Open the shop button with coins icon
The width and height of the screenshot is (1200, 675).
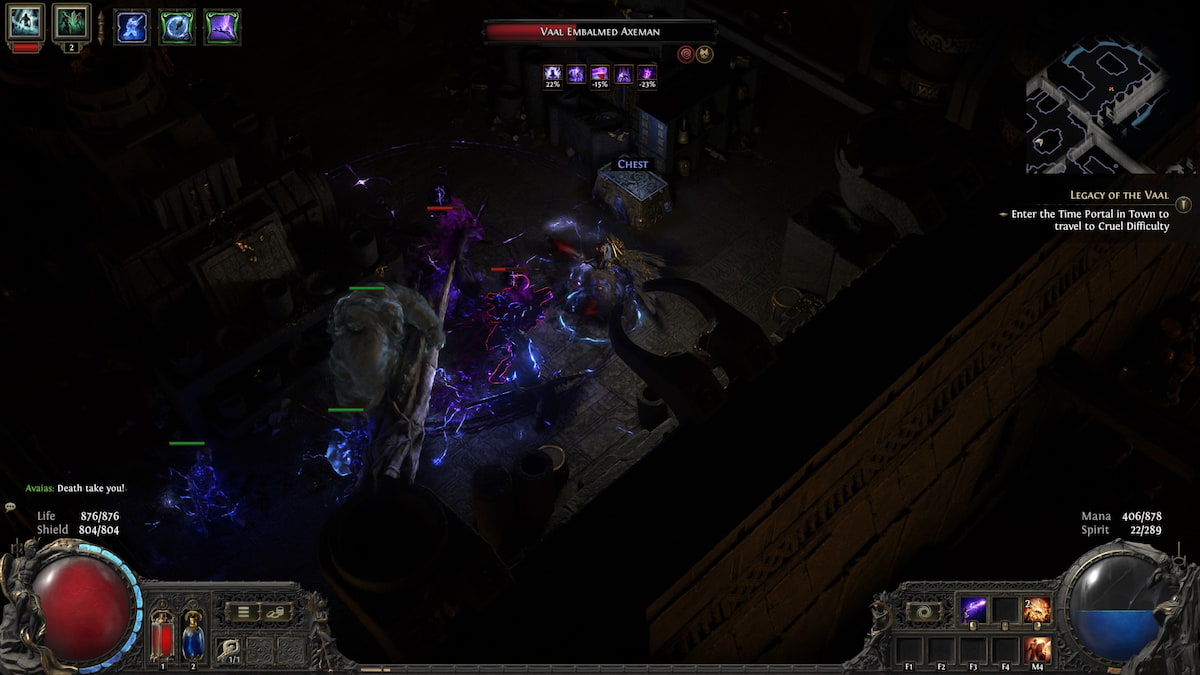pyautogui.click(x=275, y=612)
